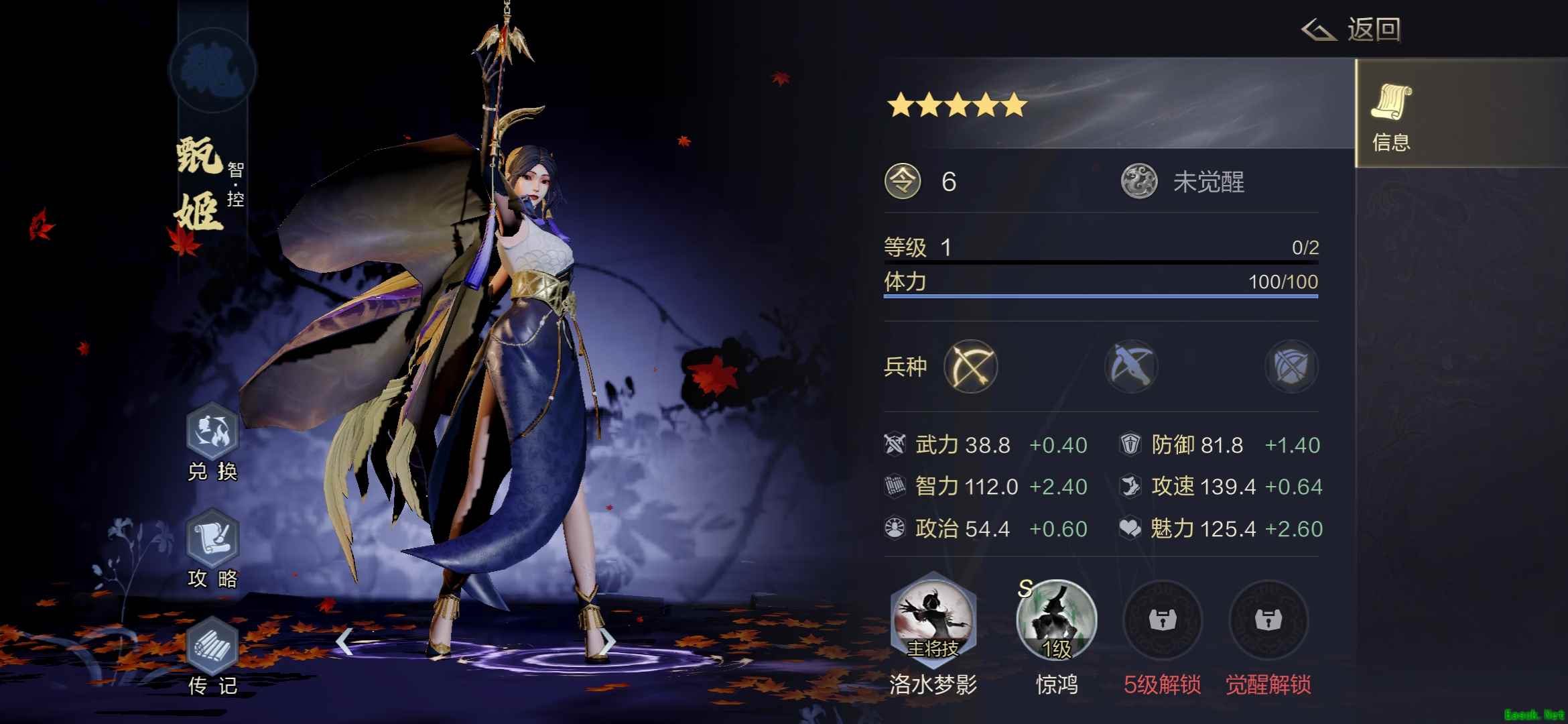Tap the locked 觉醒解锁 skill slot
This screenshot has height=724, width=1568.
1268,620
